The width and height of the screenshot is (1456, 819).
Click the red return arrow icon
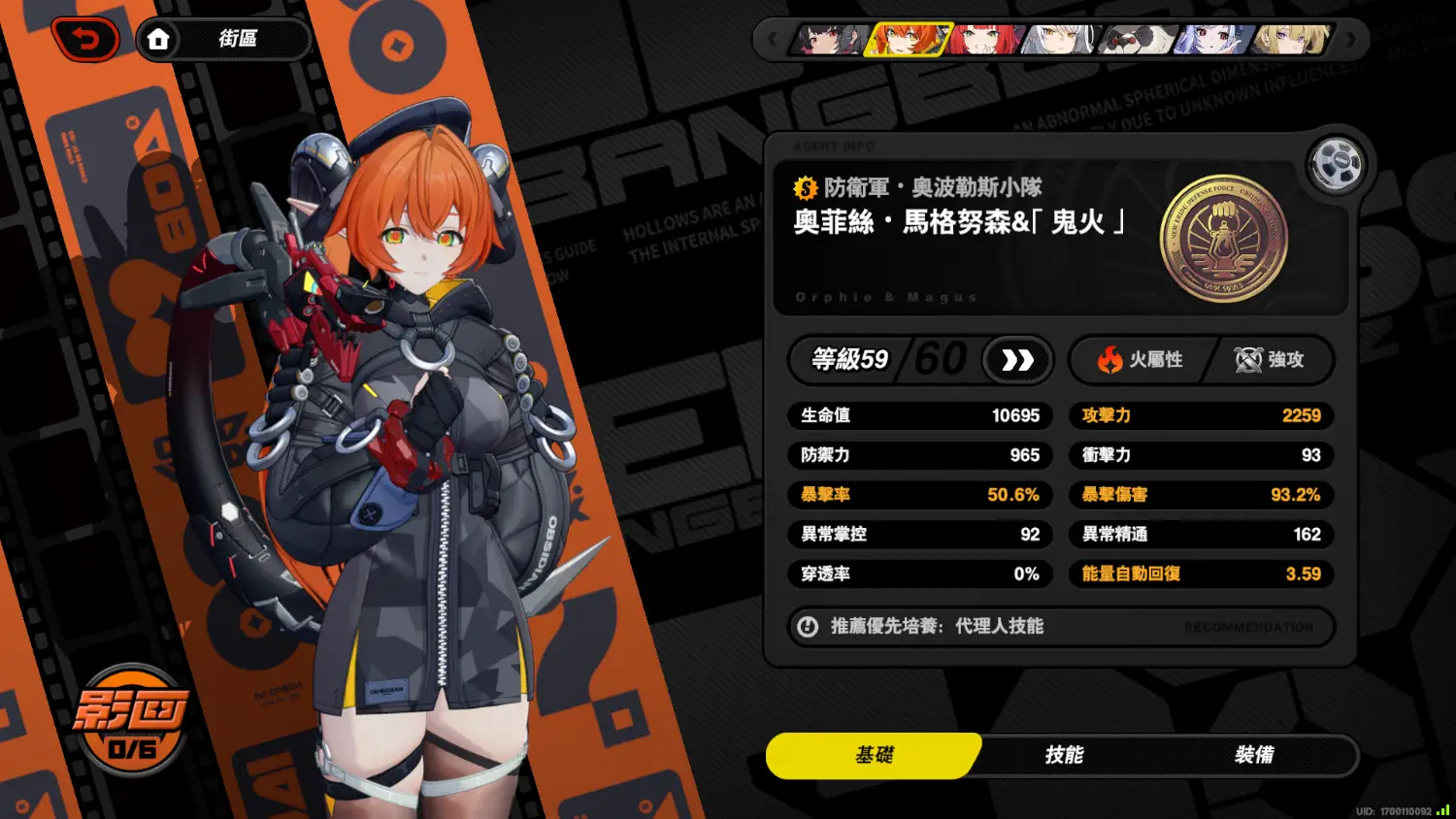click(x=86, y=39)
